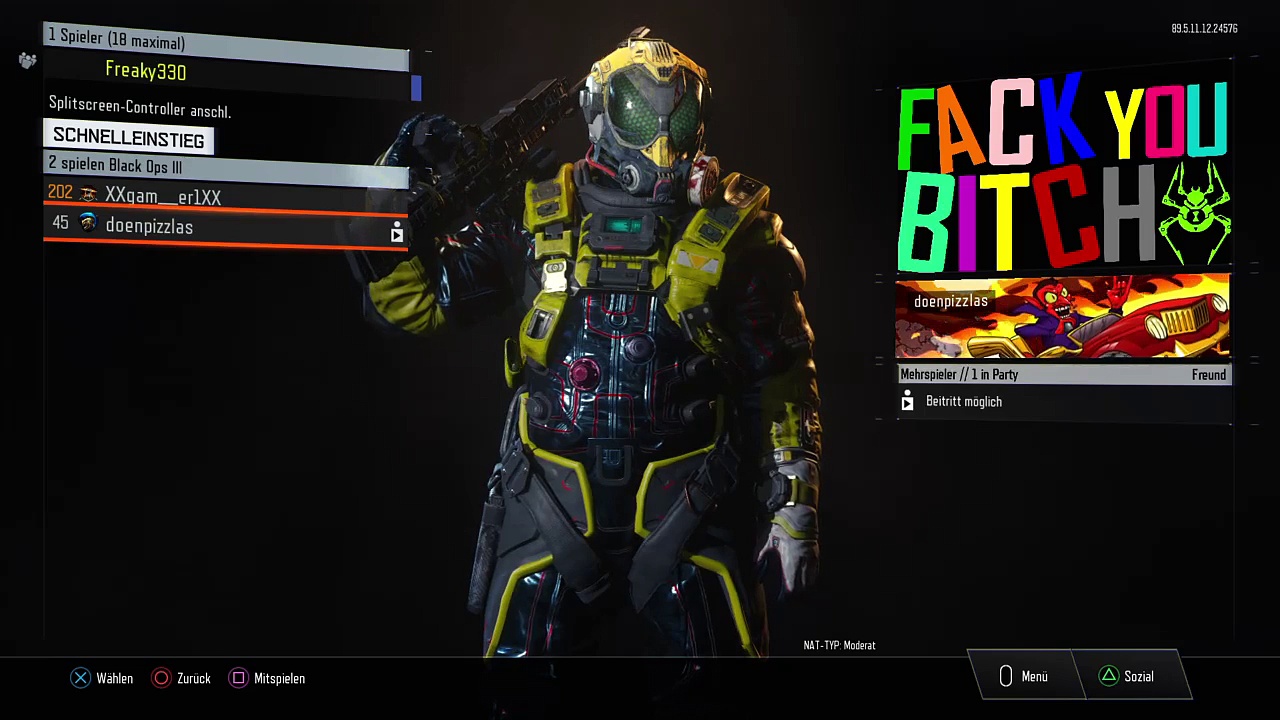Click the joinable icon on doenpizzlas row
The height and width of the screenshot is (720, 1280).
pyautogui.click(x=397, y=233)
